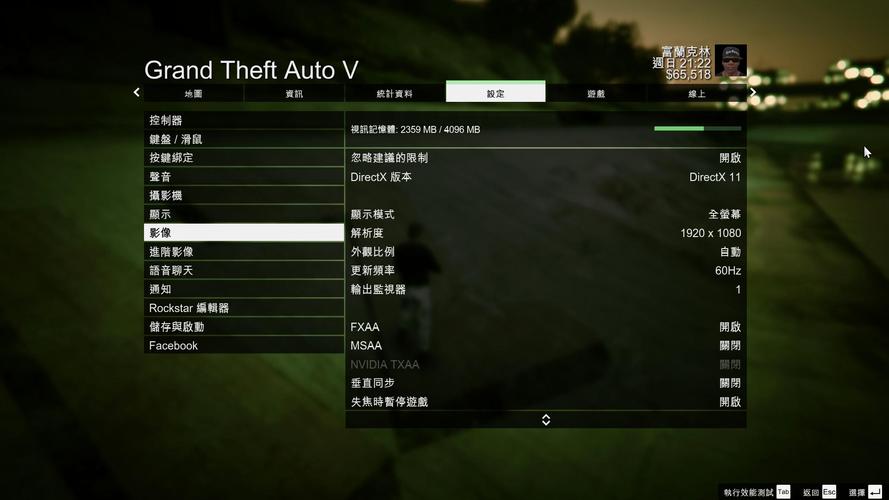Image resolution: width=889 pixels, height=500 pixels.
Task: Select the 鍵盤 / 滑鼠 settings category
Action: (x=244, y=139)
